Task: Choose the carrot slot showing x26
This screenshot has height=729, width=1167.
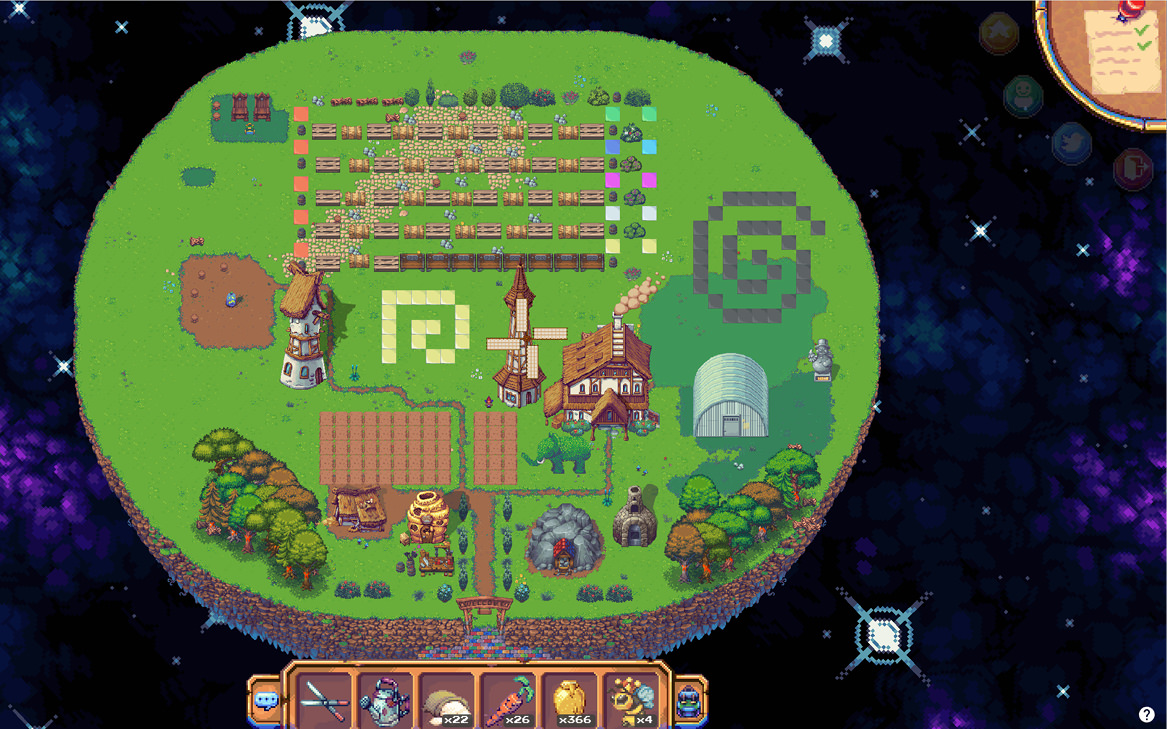Action: 508,700
